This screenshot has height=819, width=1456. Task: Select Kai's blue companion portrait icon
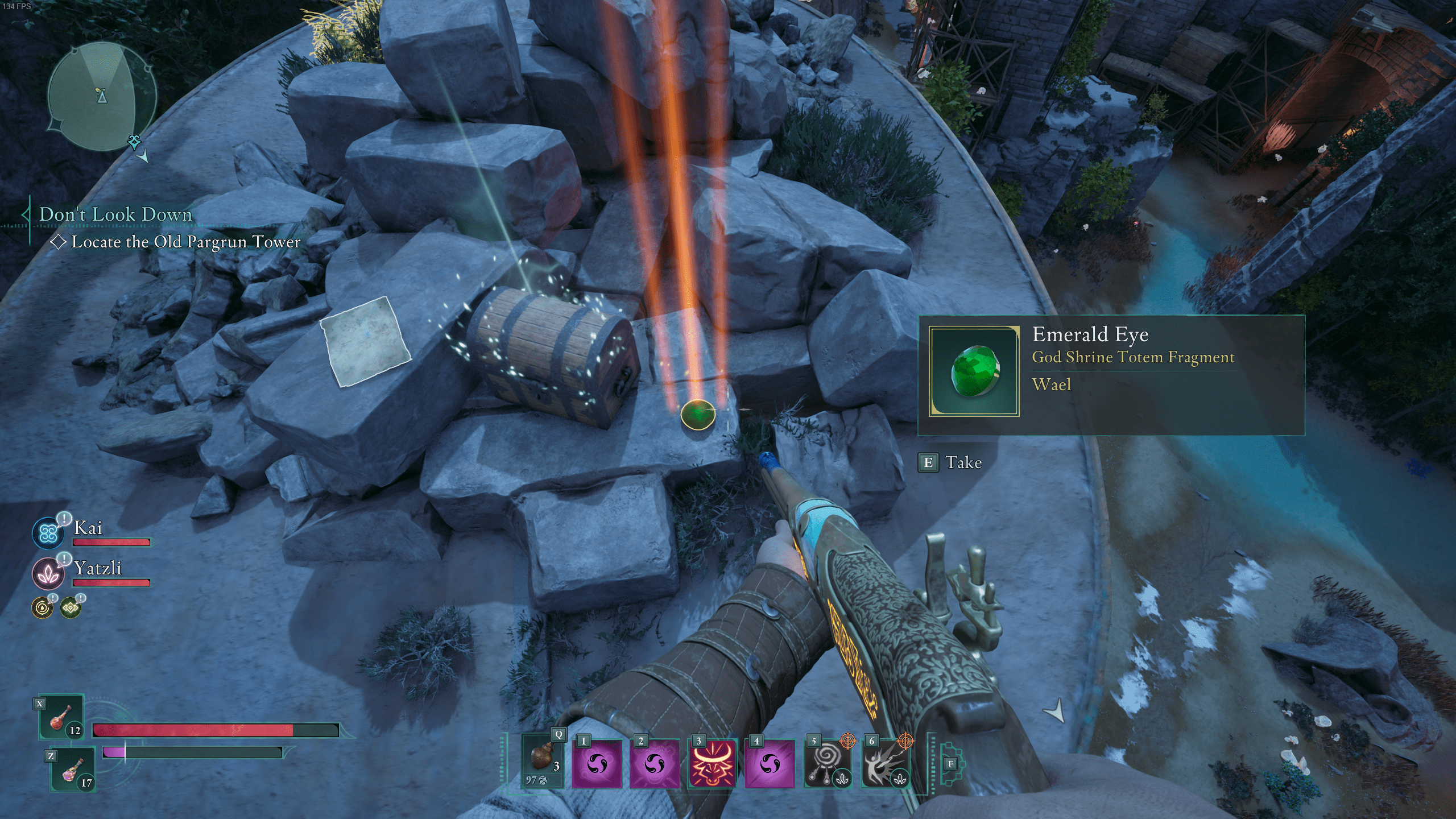[47, 534]
